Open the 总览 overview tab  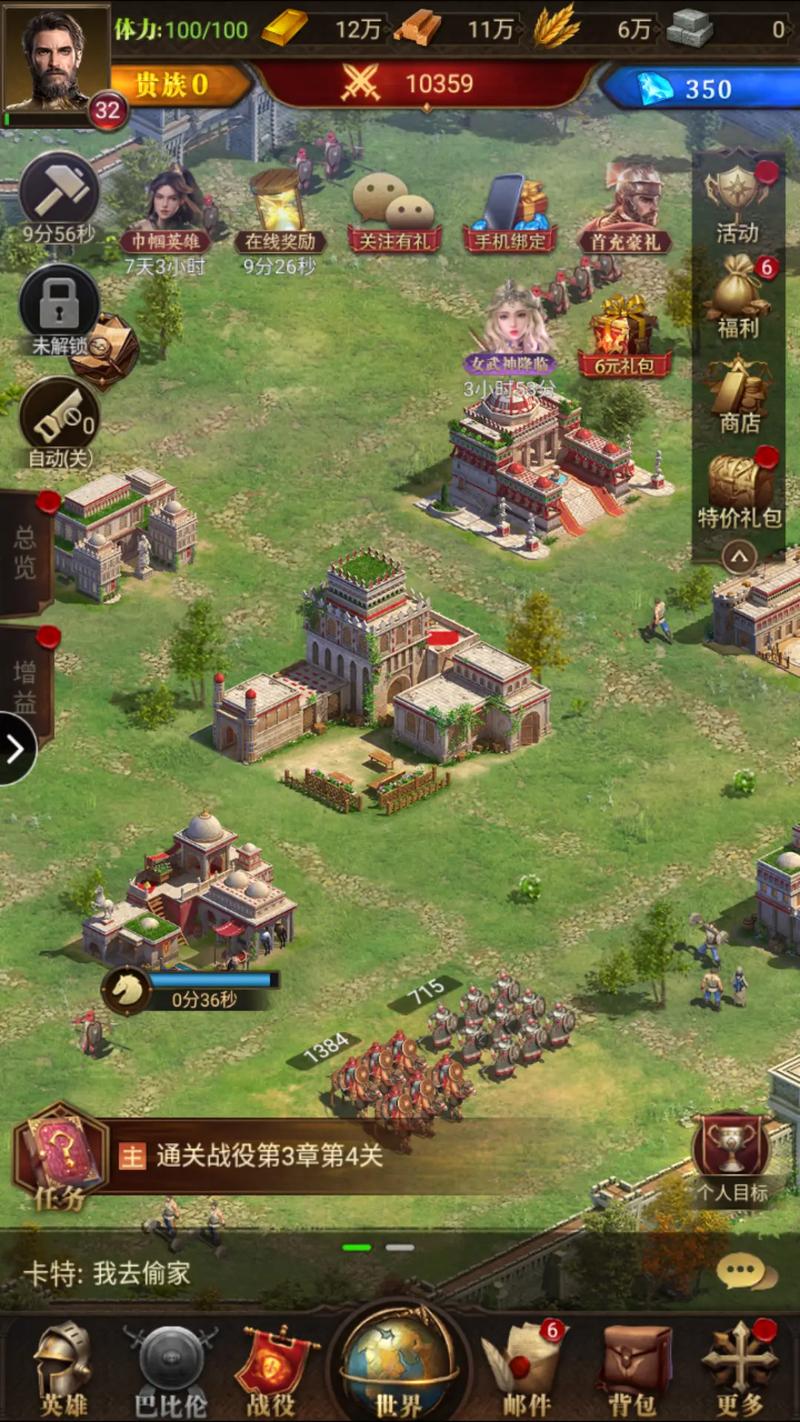tap(26, 552)
